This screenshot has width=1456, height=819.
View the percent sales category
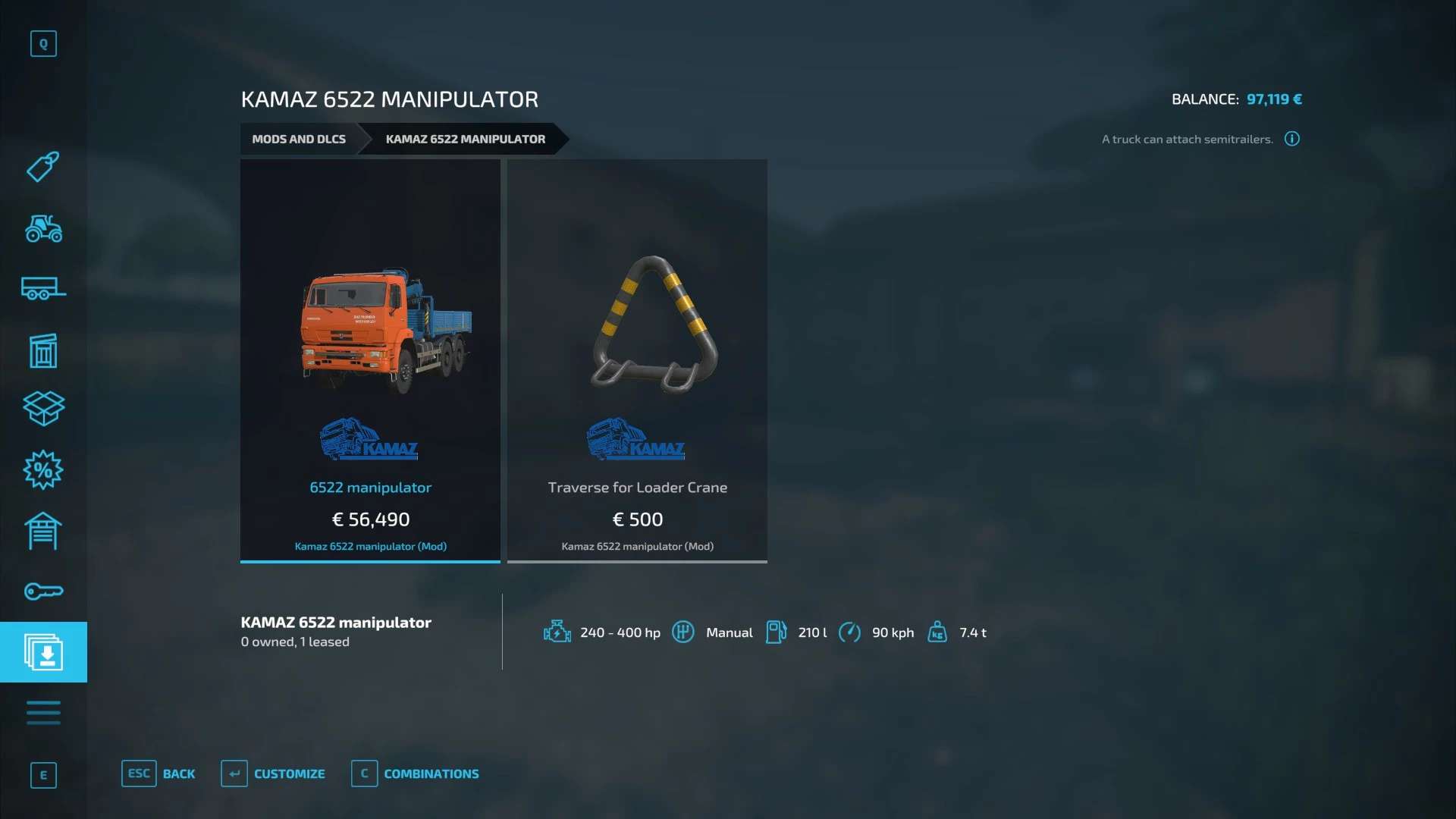pyautogui.click(x=43, y=470)
